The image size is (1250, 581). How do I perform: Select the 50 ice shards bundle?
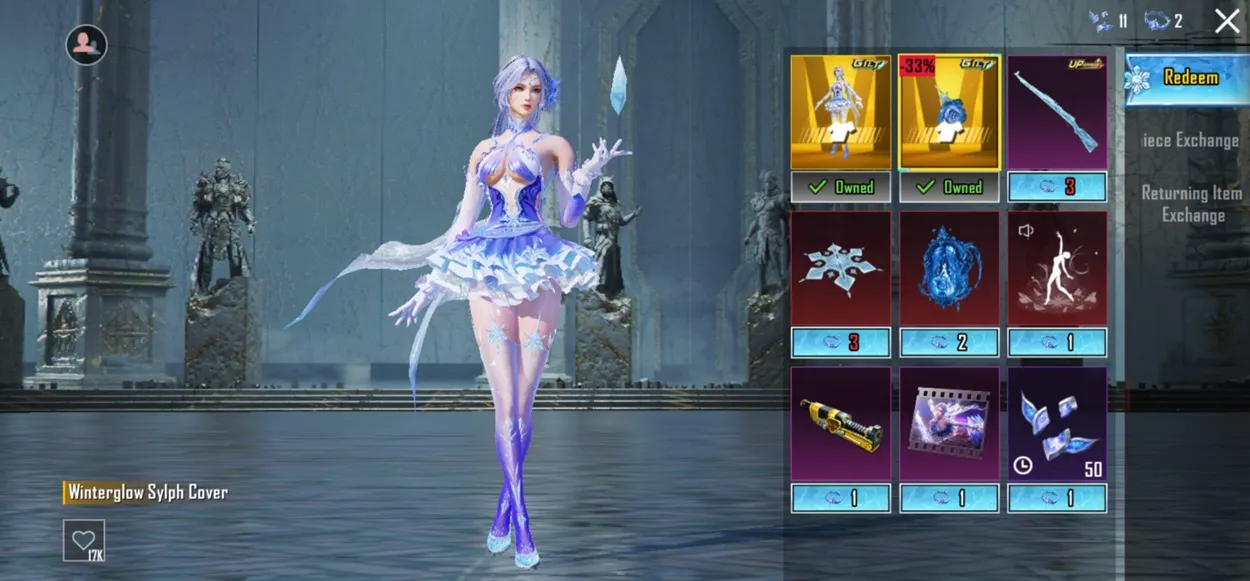pos(1057,424)
